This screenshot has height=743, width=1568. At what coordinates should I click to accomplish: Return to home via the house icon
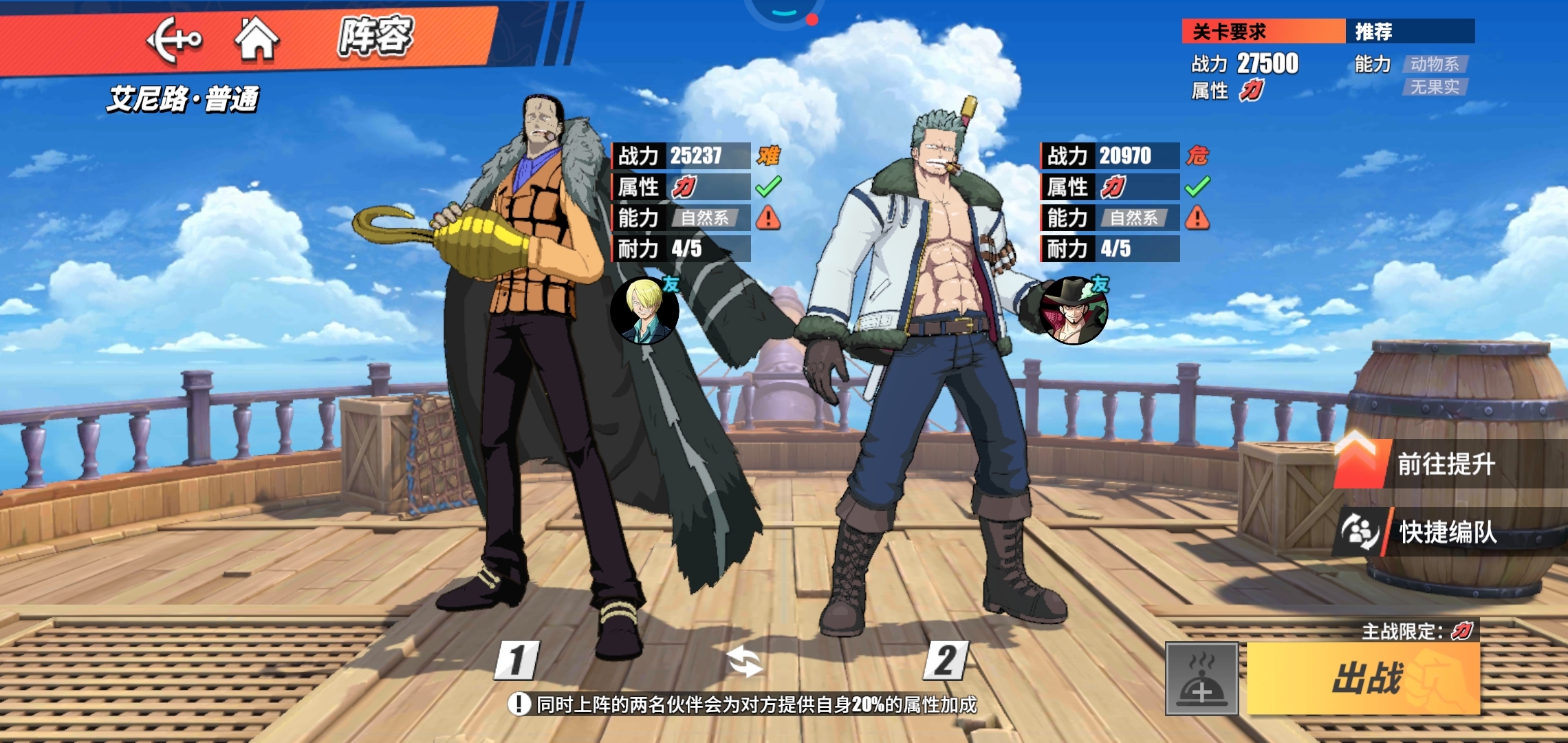click(x=257, y=39)
